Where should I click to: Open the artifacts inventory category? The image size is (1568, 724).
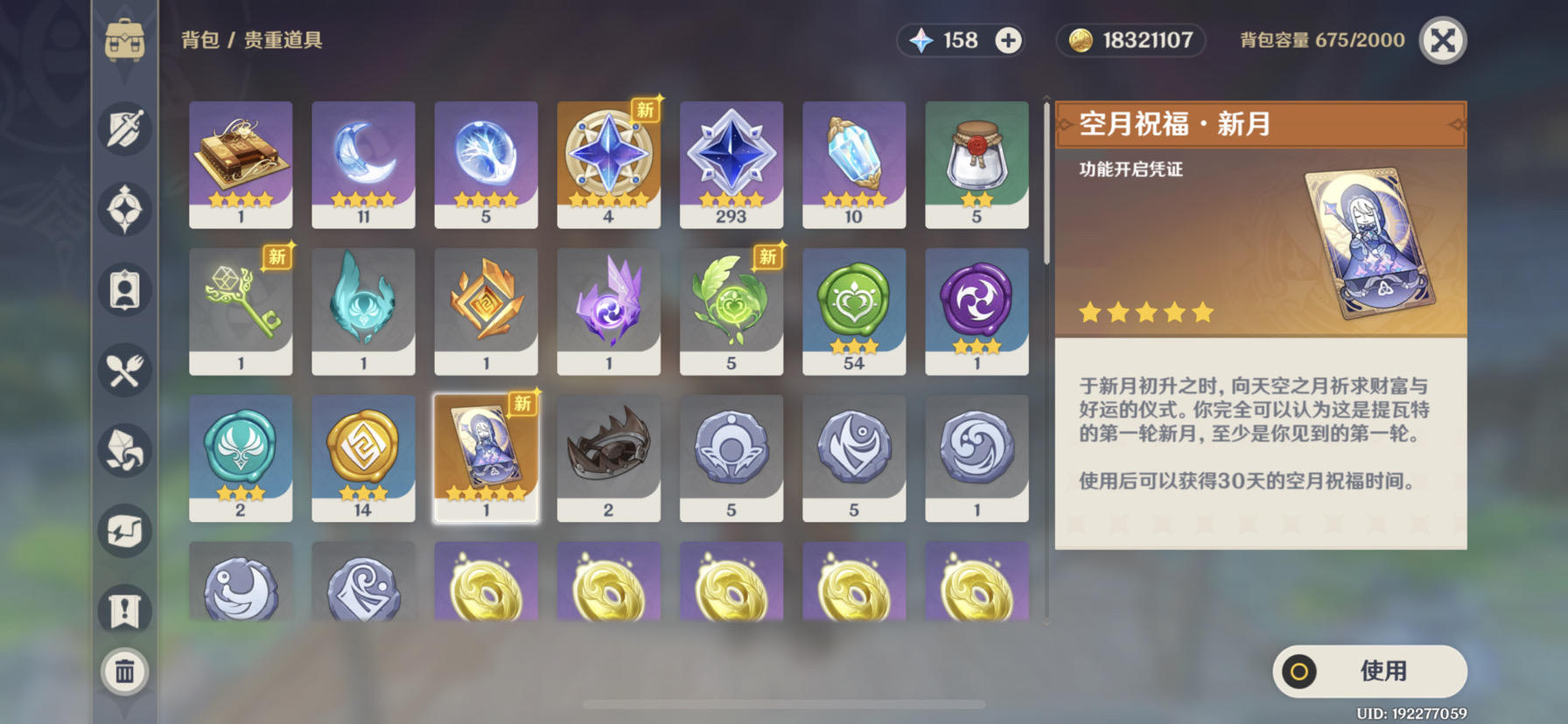(x=125, y=207)
